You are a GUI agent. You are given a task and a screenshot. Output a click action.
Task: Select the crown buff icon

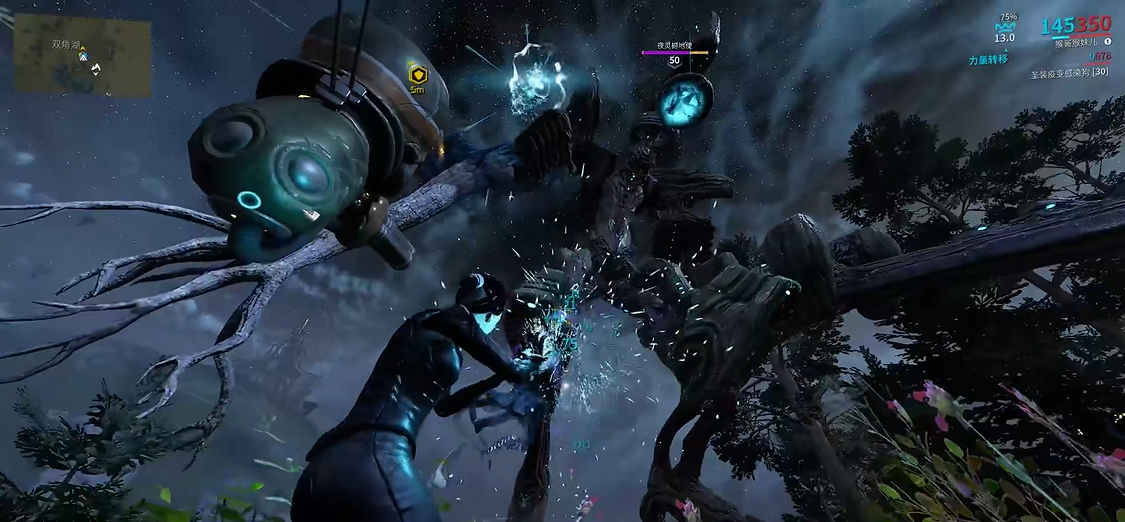[1004, 27]
